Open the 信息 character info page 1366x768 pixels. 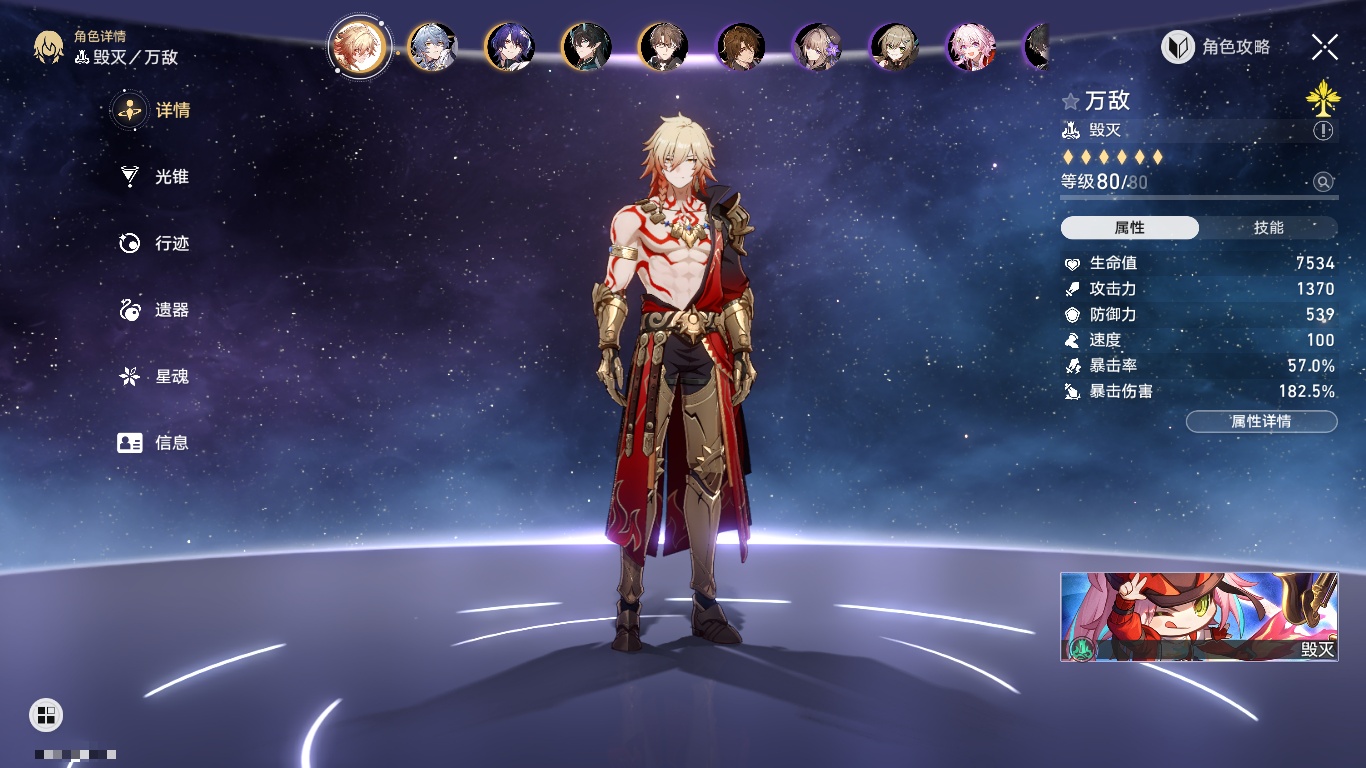point(155,442)
